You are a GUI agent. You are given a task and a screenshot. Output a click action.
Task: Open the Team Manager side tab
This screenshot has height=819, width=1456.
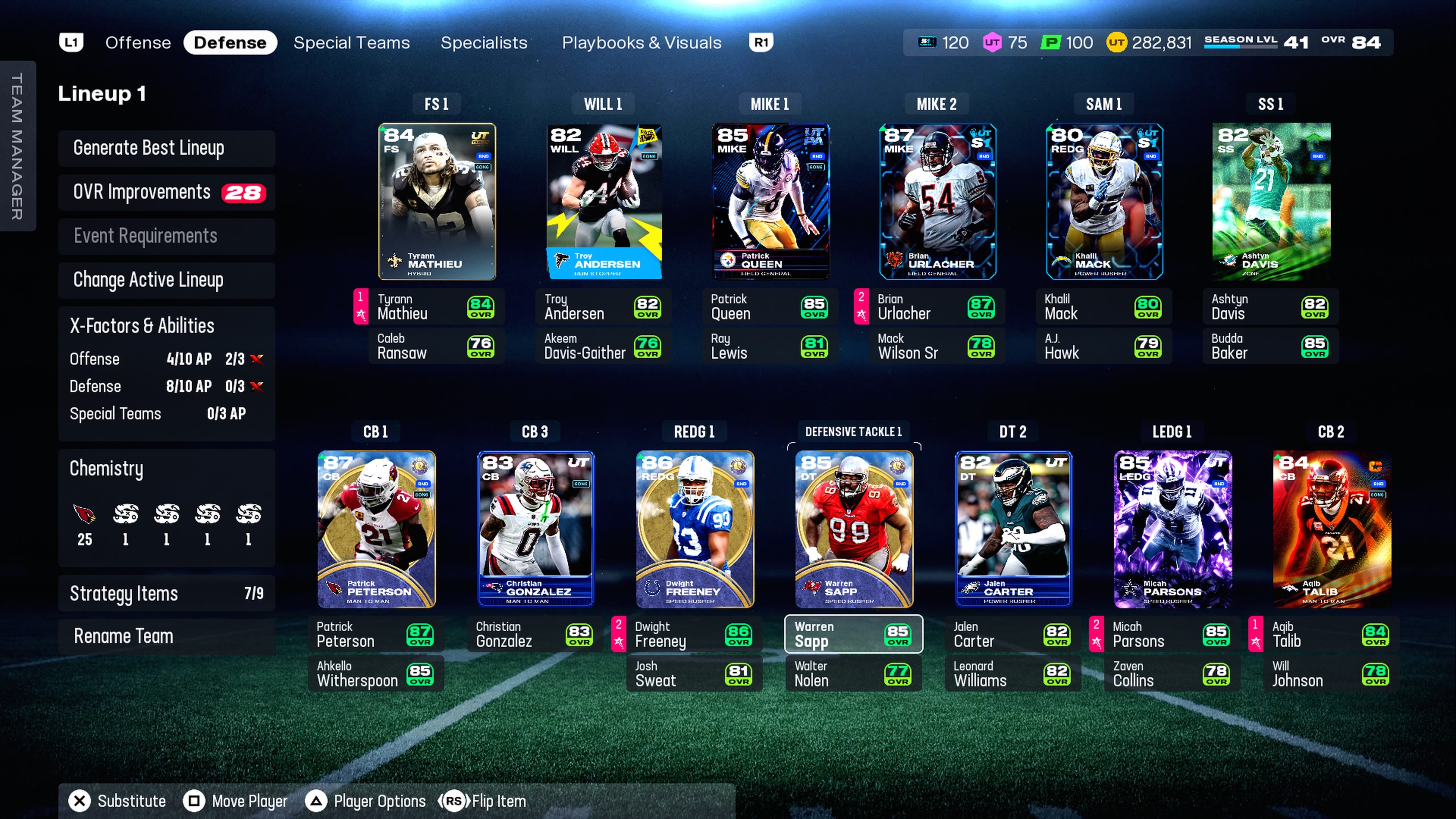pyautogui.click(x=17, y=146)
